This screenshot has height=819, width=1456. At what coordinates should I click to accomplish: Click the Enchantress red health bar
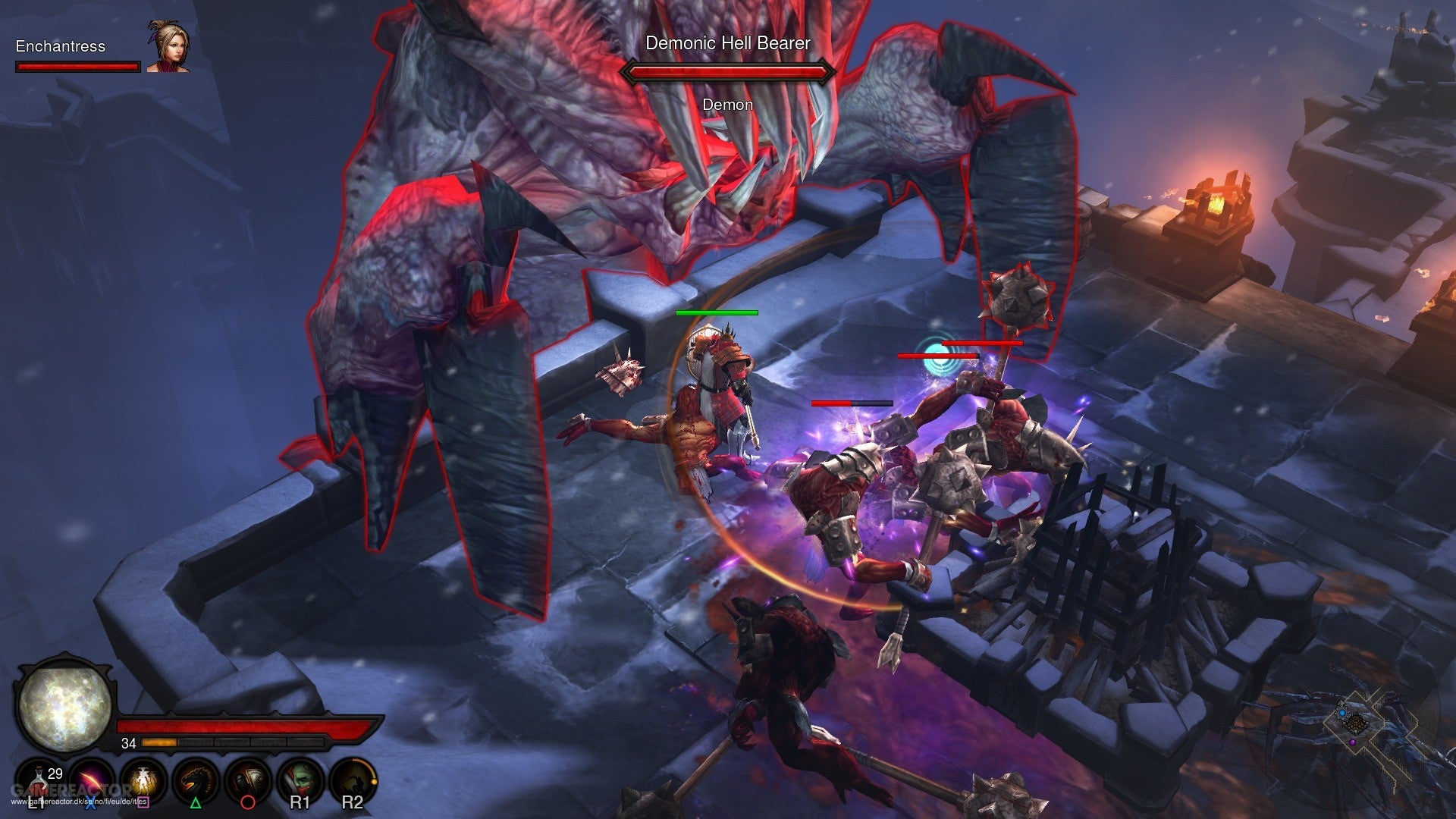pos(77,68)
